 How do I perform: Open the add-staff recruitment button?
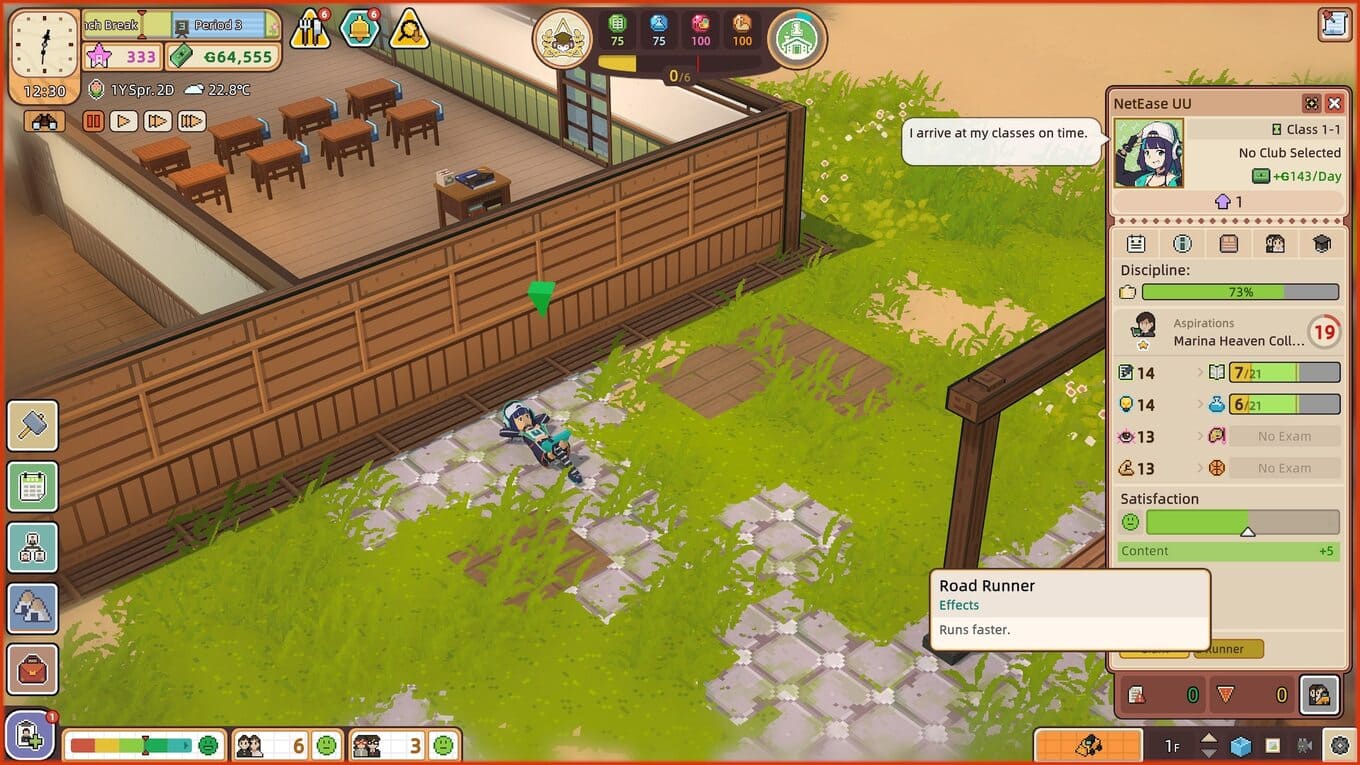pyautogui.click(x=30, y=738)
